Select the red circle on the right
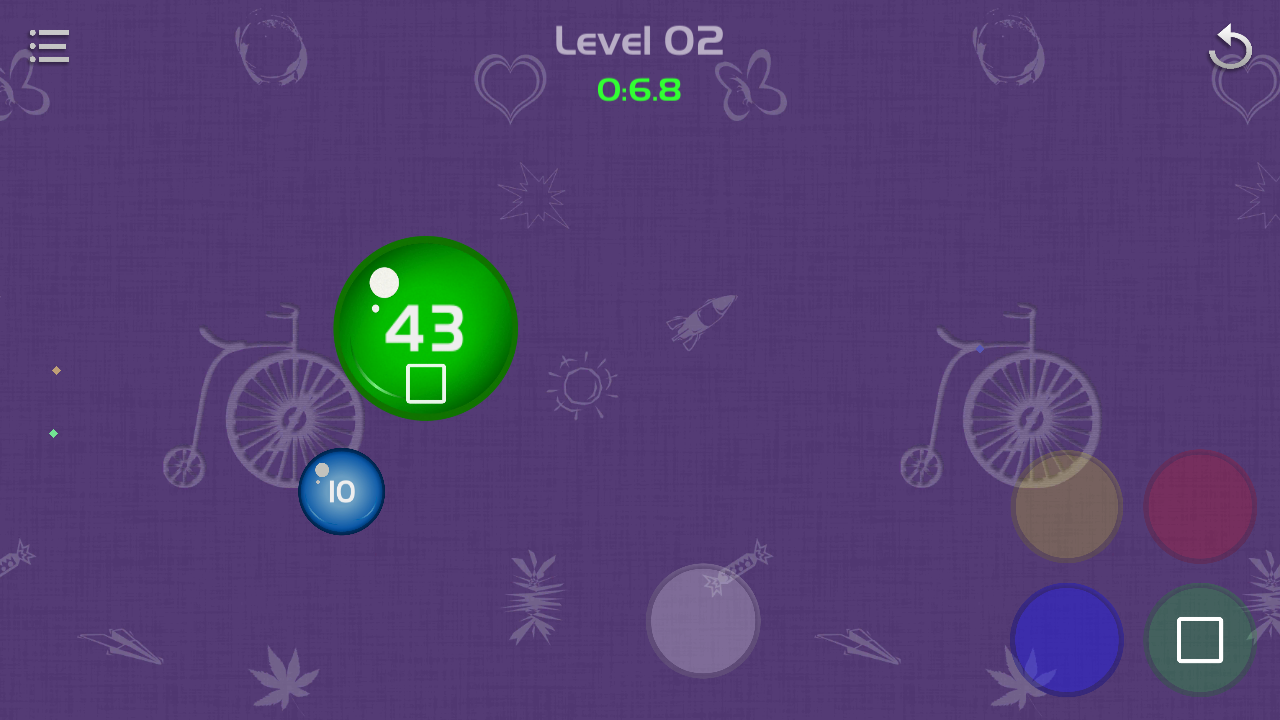The height and width of the screenshot is (720, 1280). [1199, 506]
